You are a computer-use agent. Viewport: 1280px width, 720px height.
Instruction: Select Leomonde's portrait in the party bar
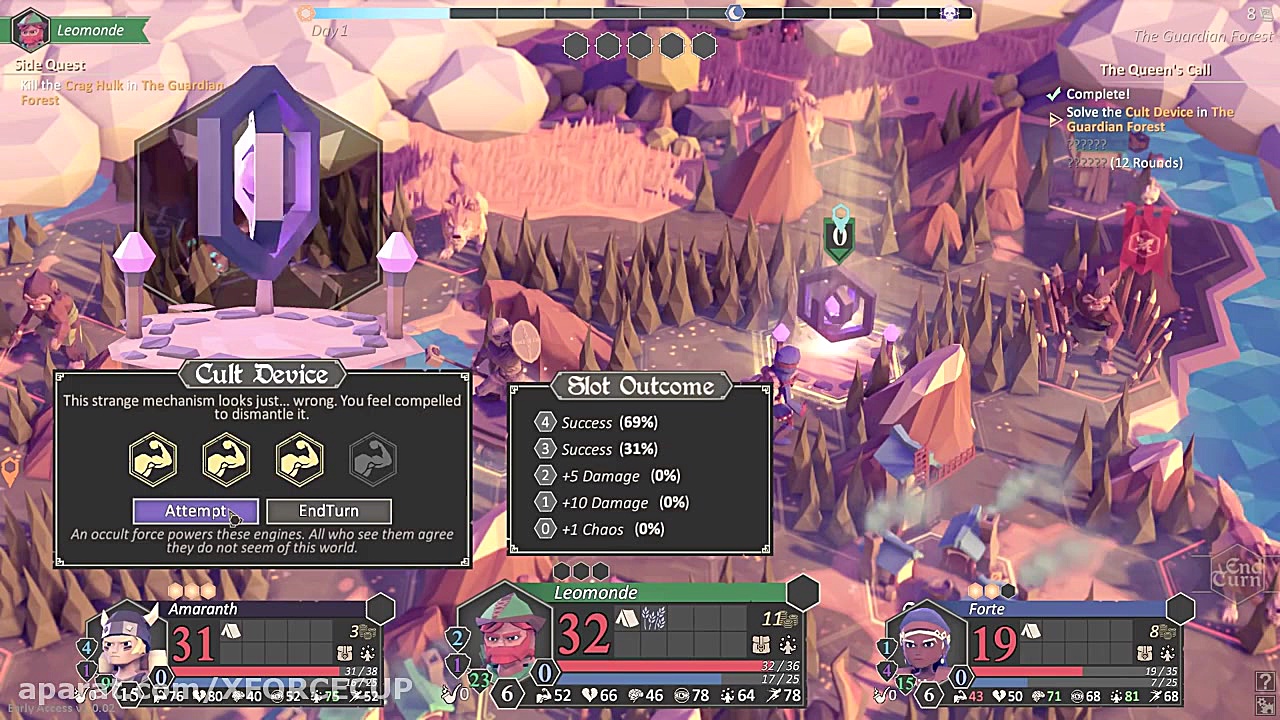508,638
